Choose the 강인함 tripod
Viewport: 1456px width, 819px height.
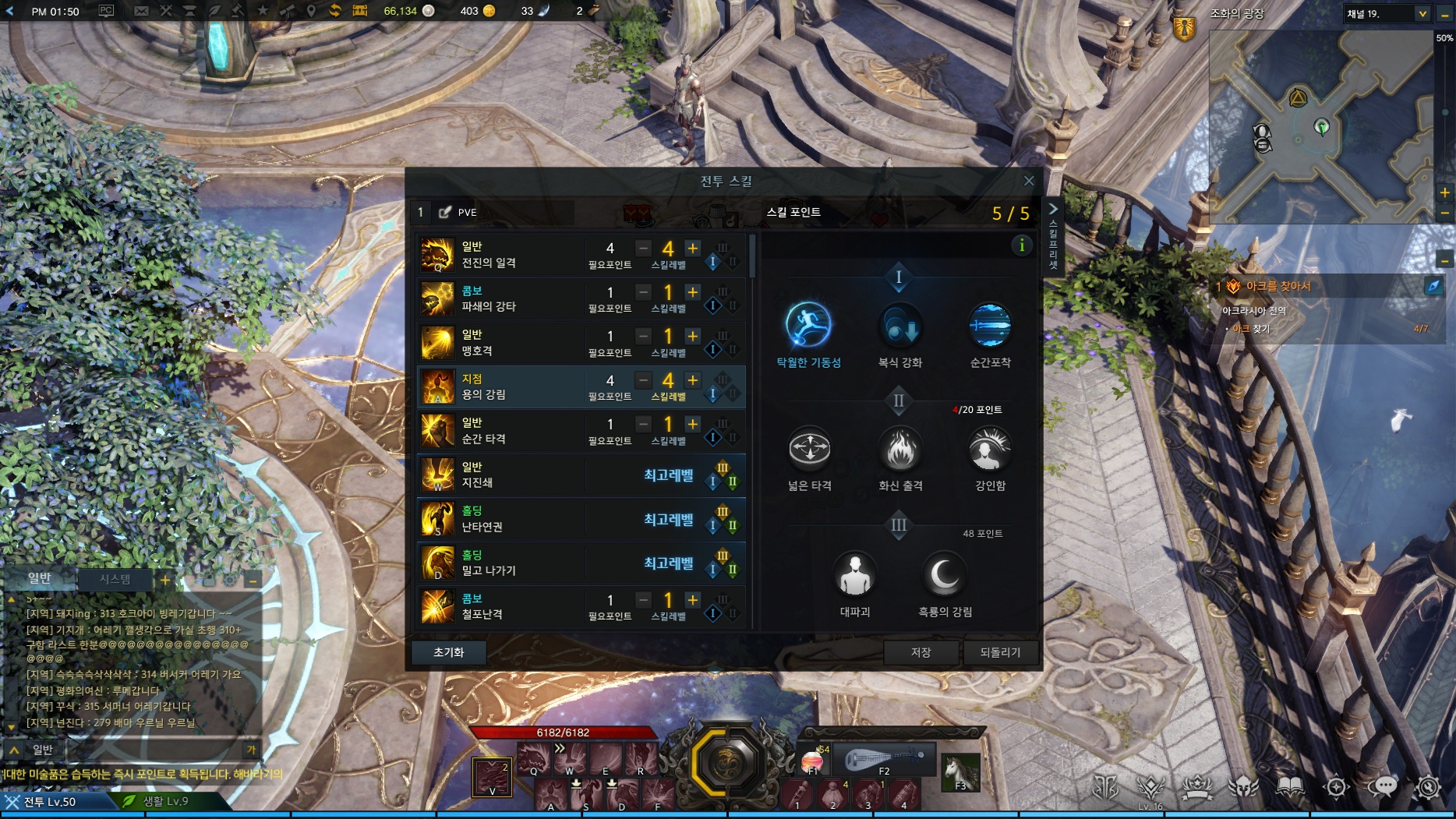tap(990, 450)
